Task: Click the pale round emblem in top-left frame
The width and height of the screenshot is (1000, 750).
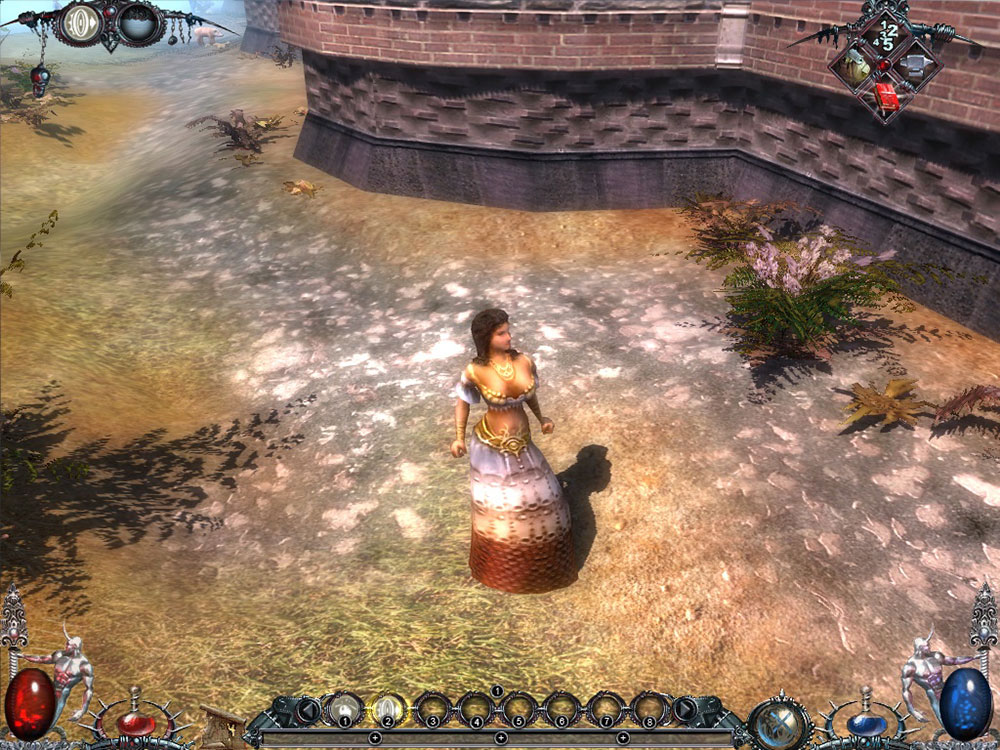Action: pyautogui.click(x=83, y=23)
